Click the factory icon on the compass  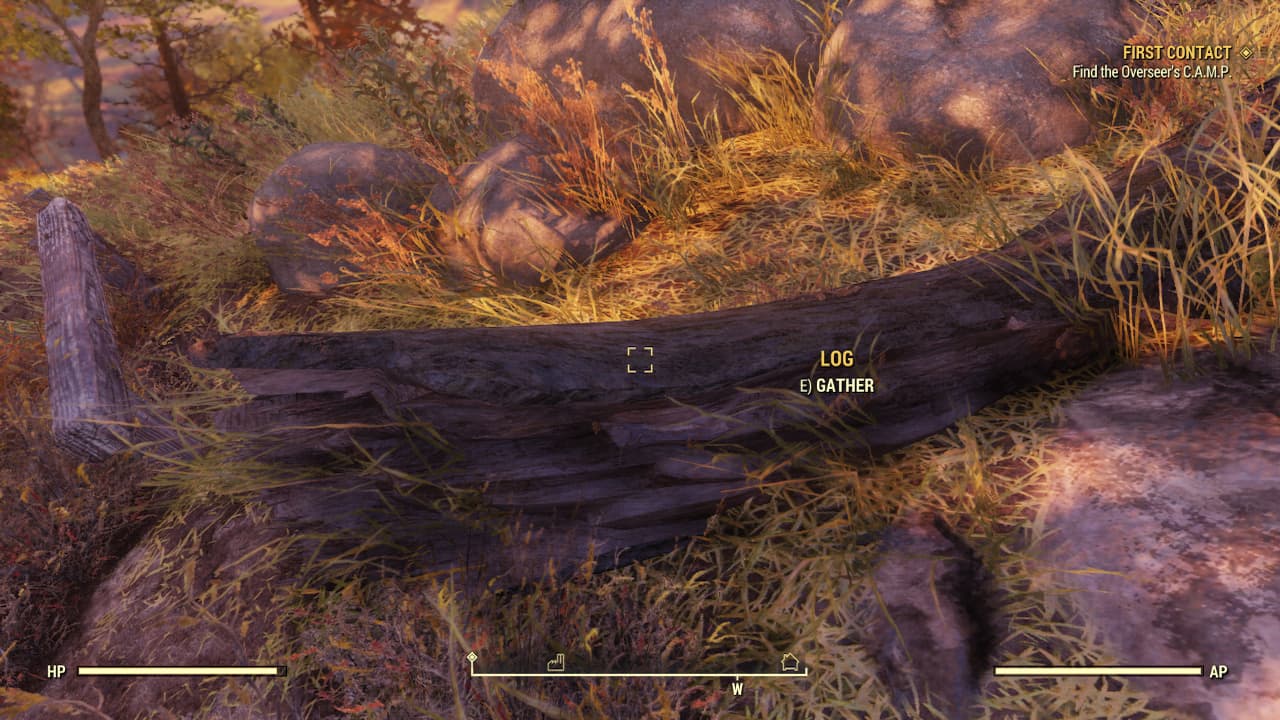click(x=555, y=663)
